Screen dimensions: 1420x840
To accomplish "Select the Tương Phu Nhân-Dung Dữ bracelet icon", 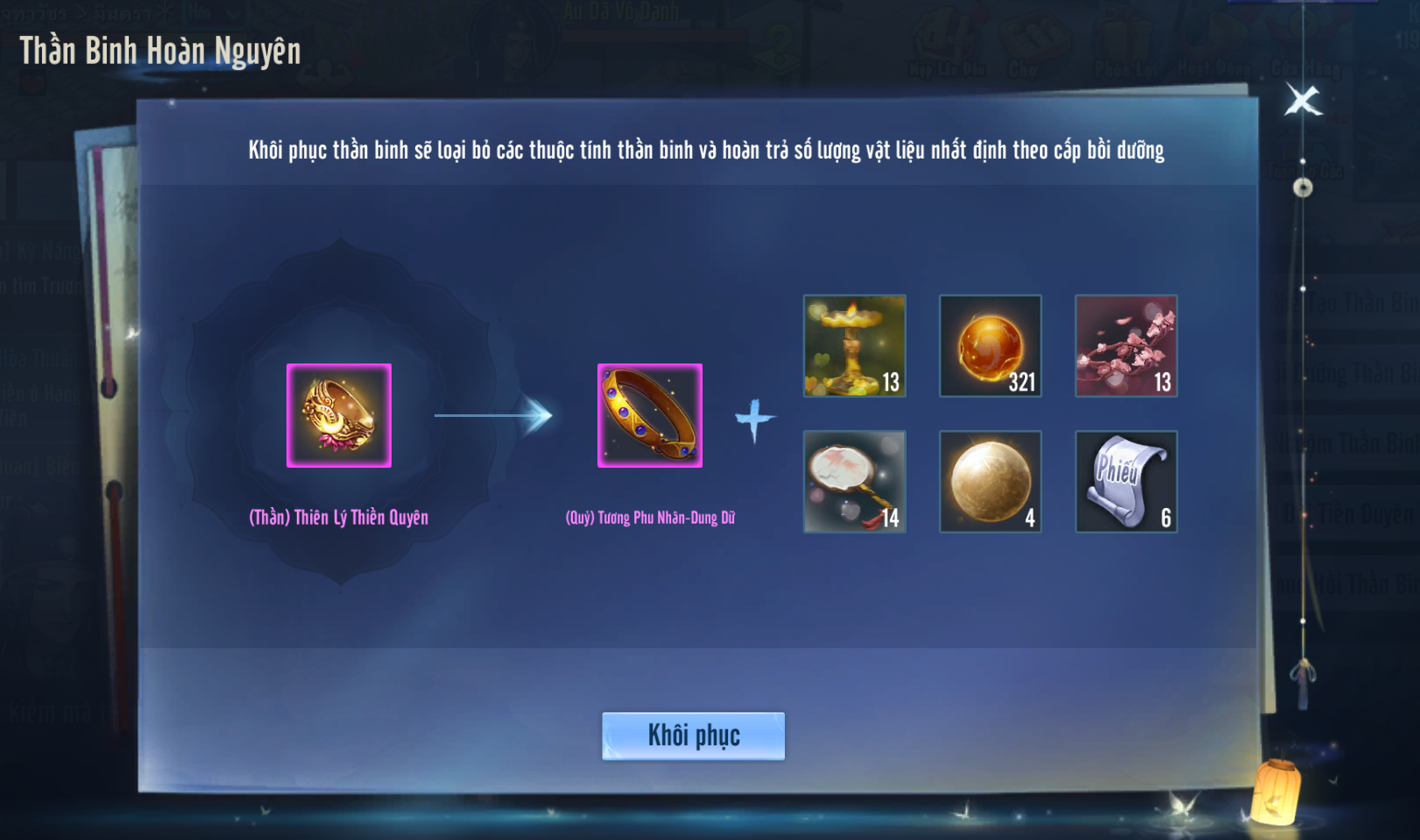I will tap(650, 415).
